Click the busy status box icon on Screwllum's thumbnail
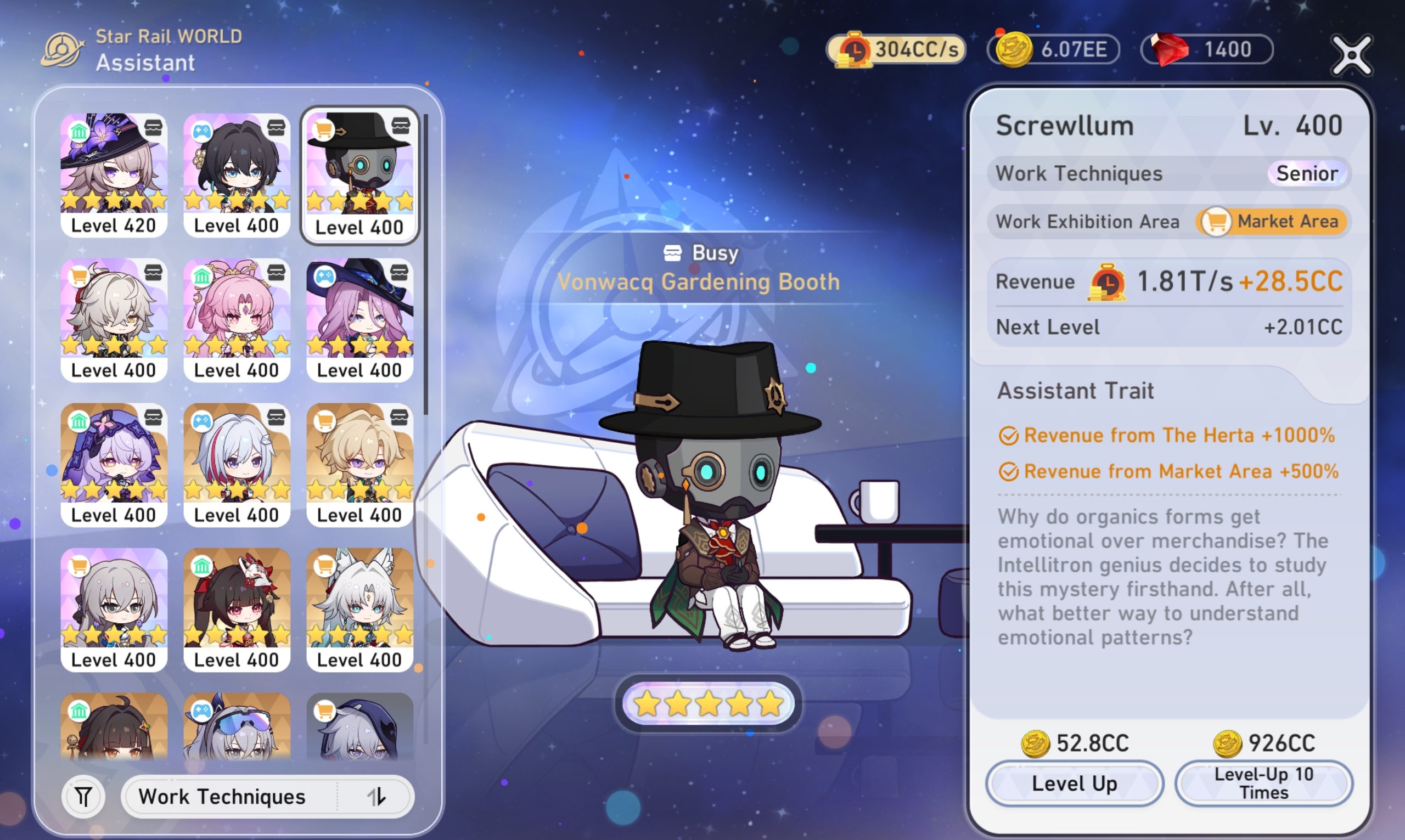The height and width of the screenshot is (840, 1405). pos(400,125)
